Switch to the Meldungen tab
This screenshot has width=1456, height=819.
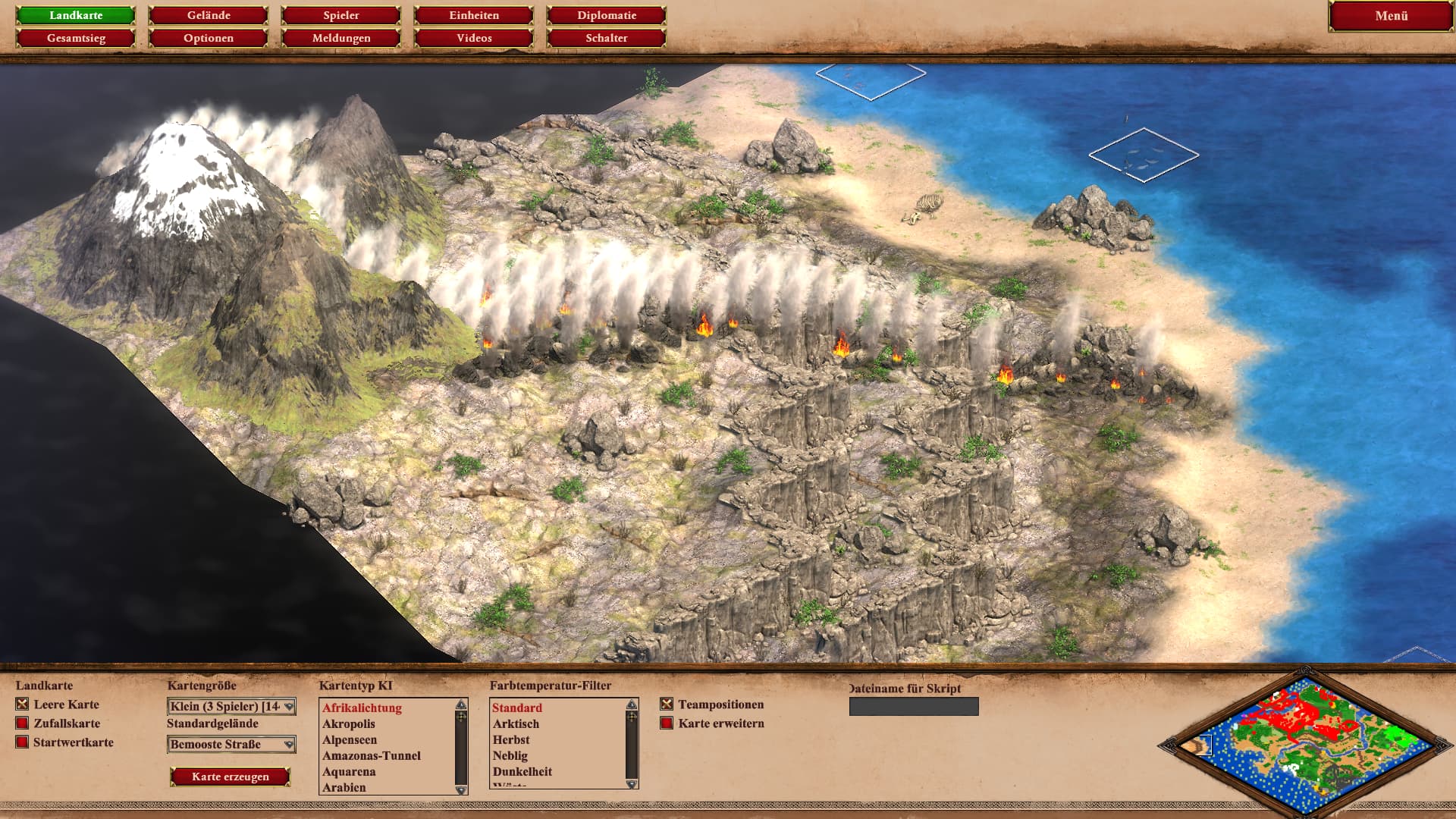pos(341,38)
